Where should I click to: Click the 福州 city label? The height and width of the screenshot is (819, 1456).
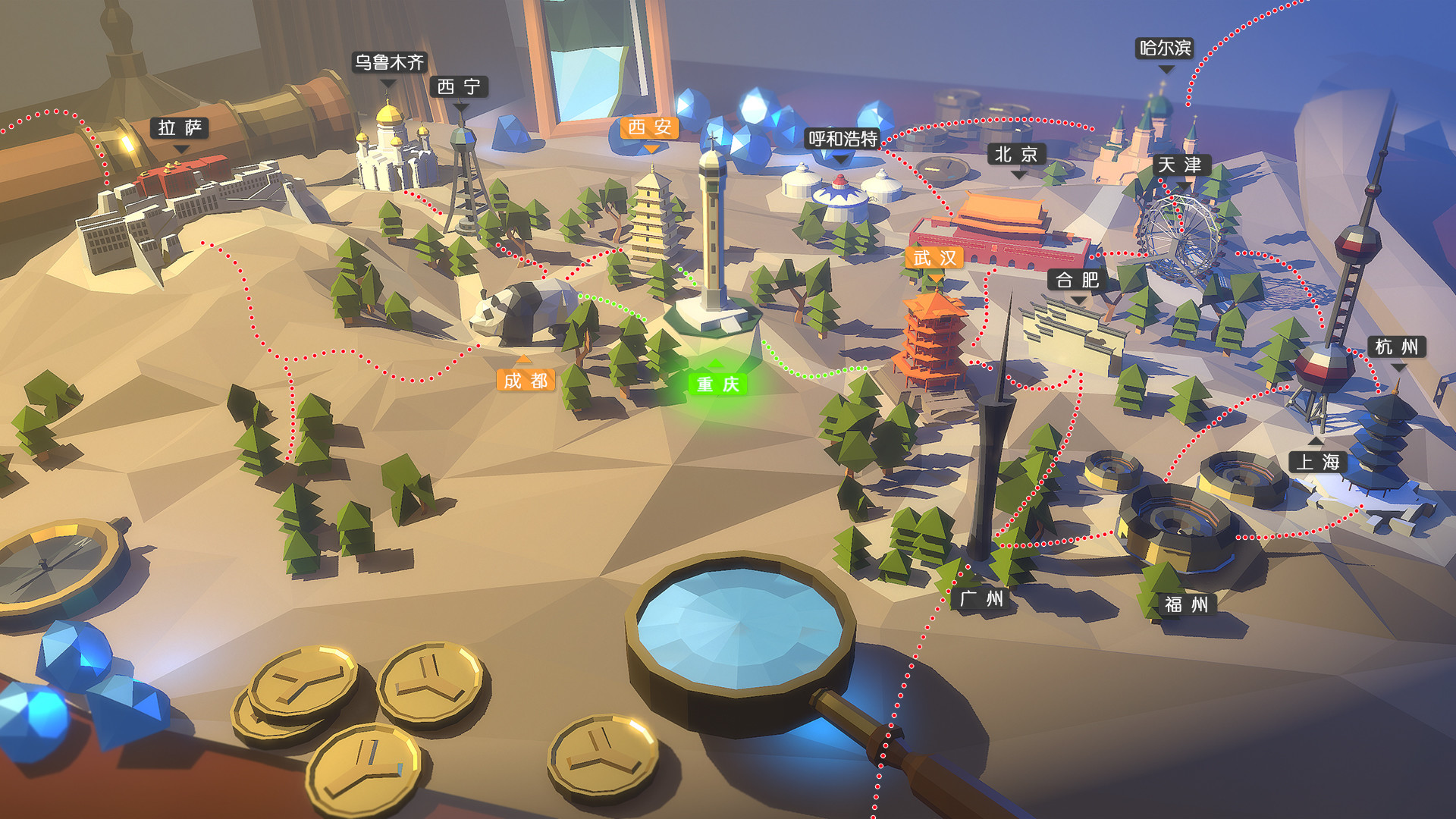[x=1188, y=606]
